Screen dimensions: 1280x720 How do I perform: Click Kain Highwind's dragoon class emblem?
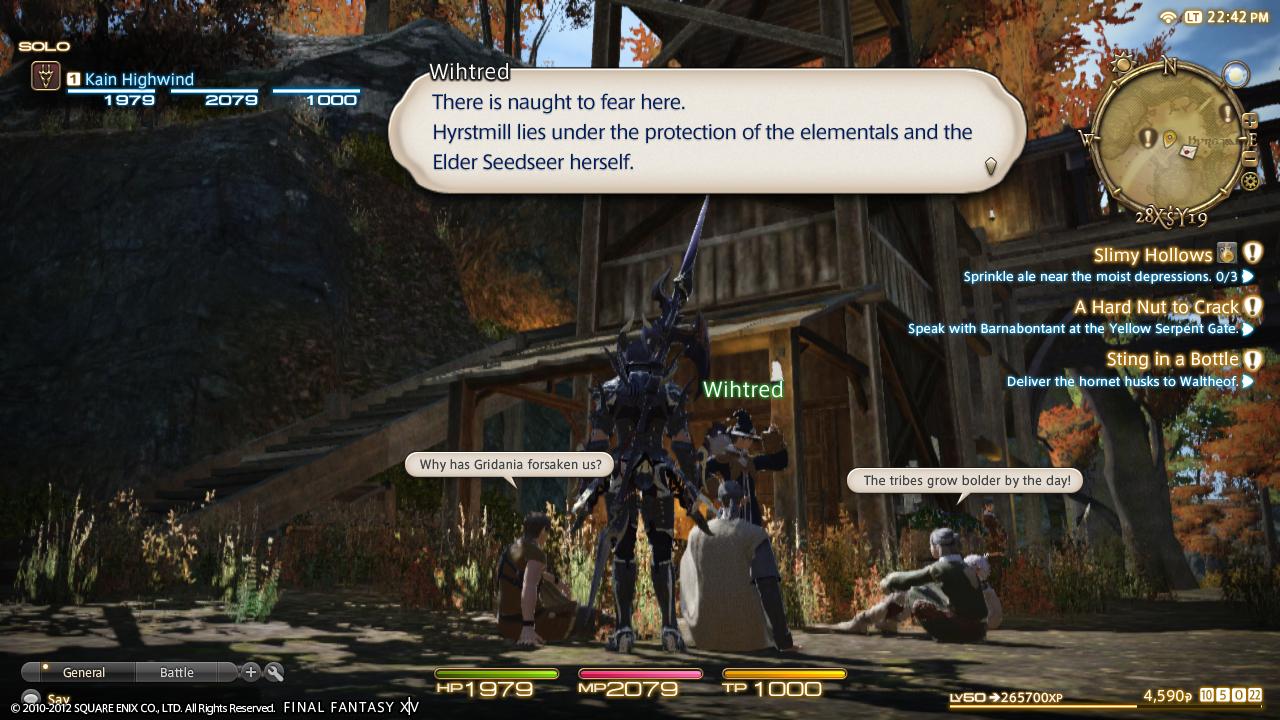point(45,74)
